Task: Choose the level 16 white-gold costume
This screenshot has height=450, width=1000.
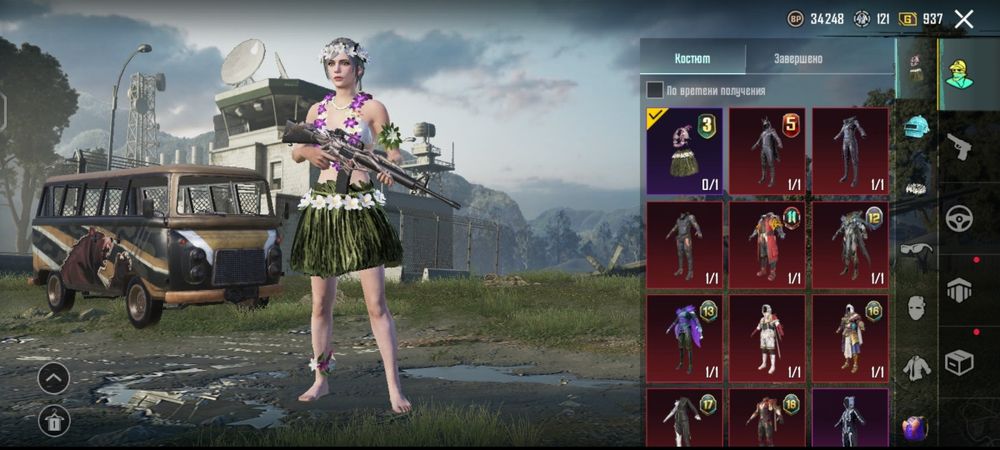Action: (850, 335)
